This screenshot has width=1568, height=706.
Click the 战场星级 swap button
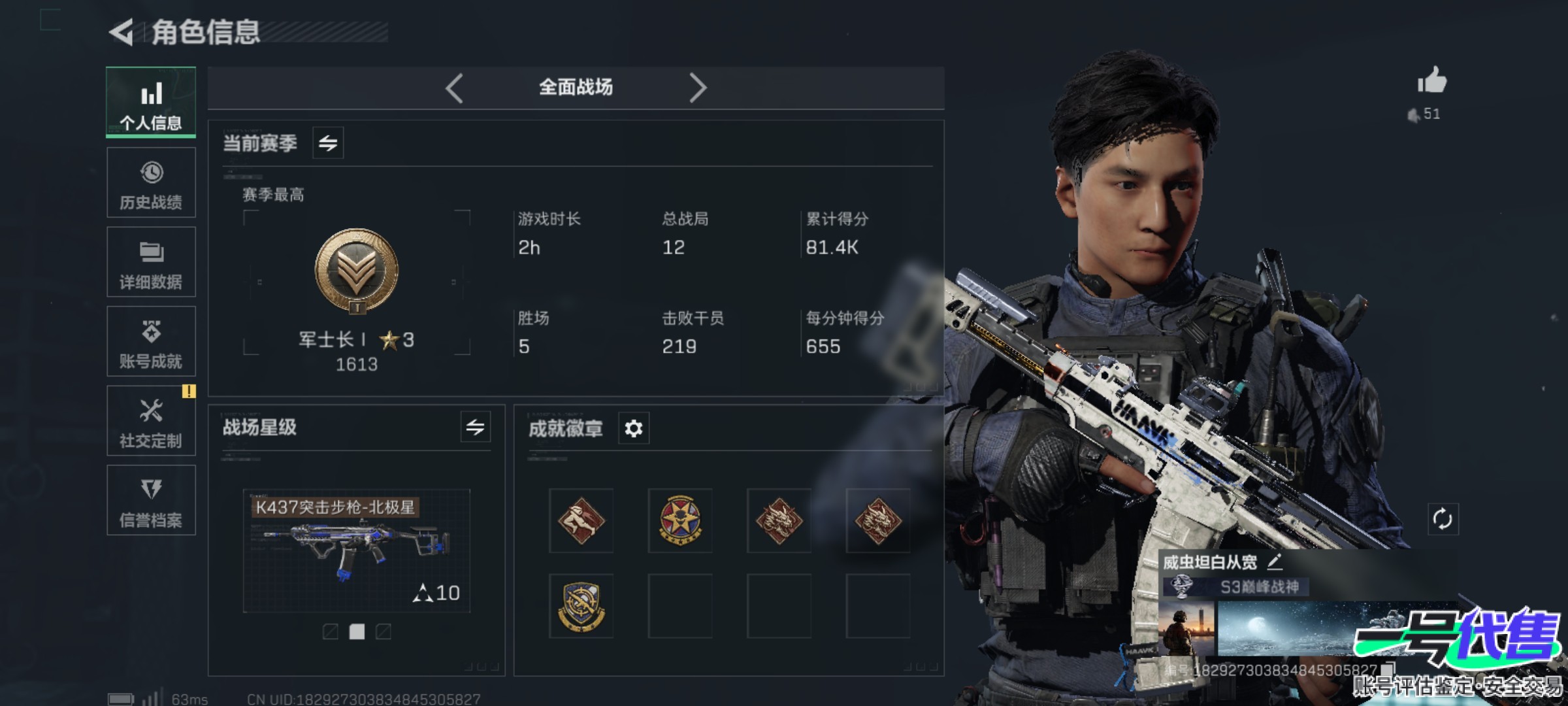pyautogui.click(x=475, y=428)
